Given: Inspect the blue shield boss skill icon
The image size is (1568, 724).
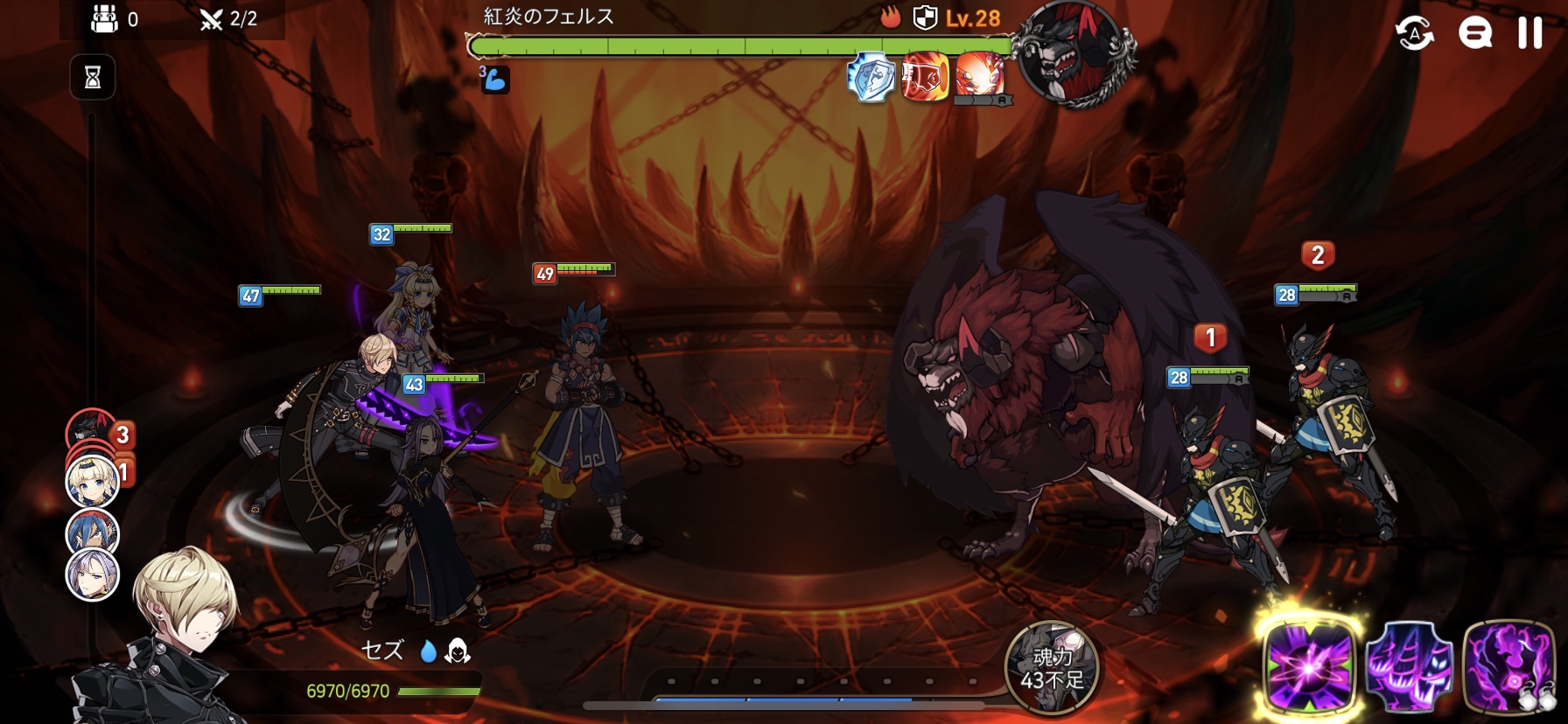Looking at the screenshot, I should pyautogui.click(x=871, y=78).
